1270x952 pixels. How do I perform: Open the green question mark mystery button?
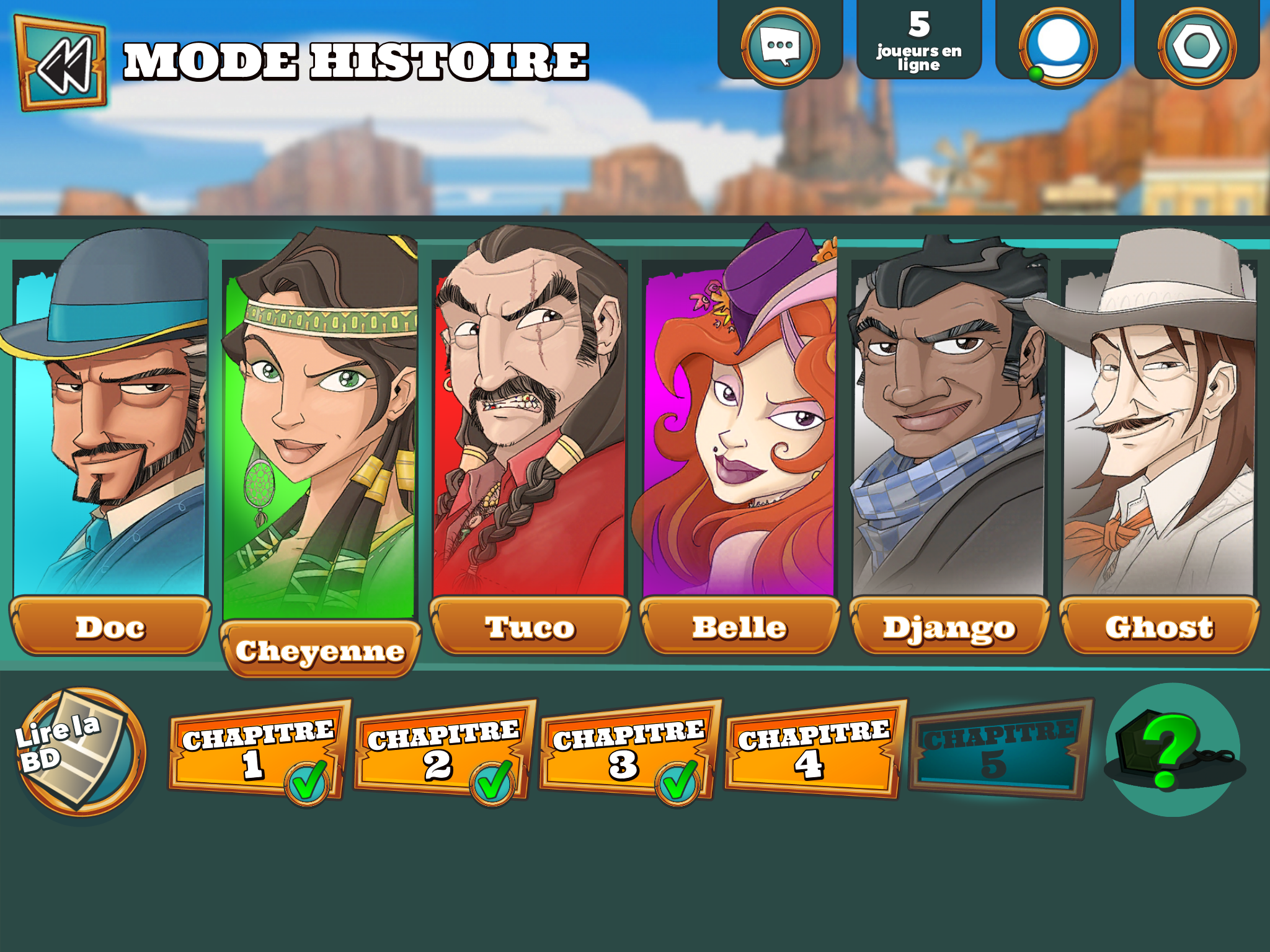(x=1172, y=751)
